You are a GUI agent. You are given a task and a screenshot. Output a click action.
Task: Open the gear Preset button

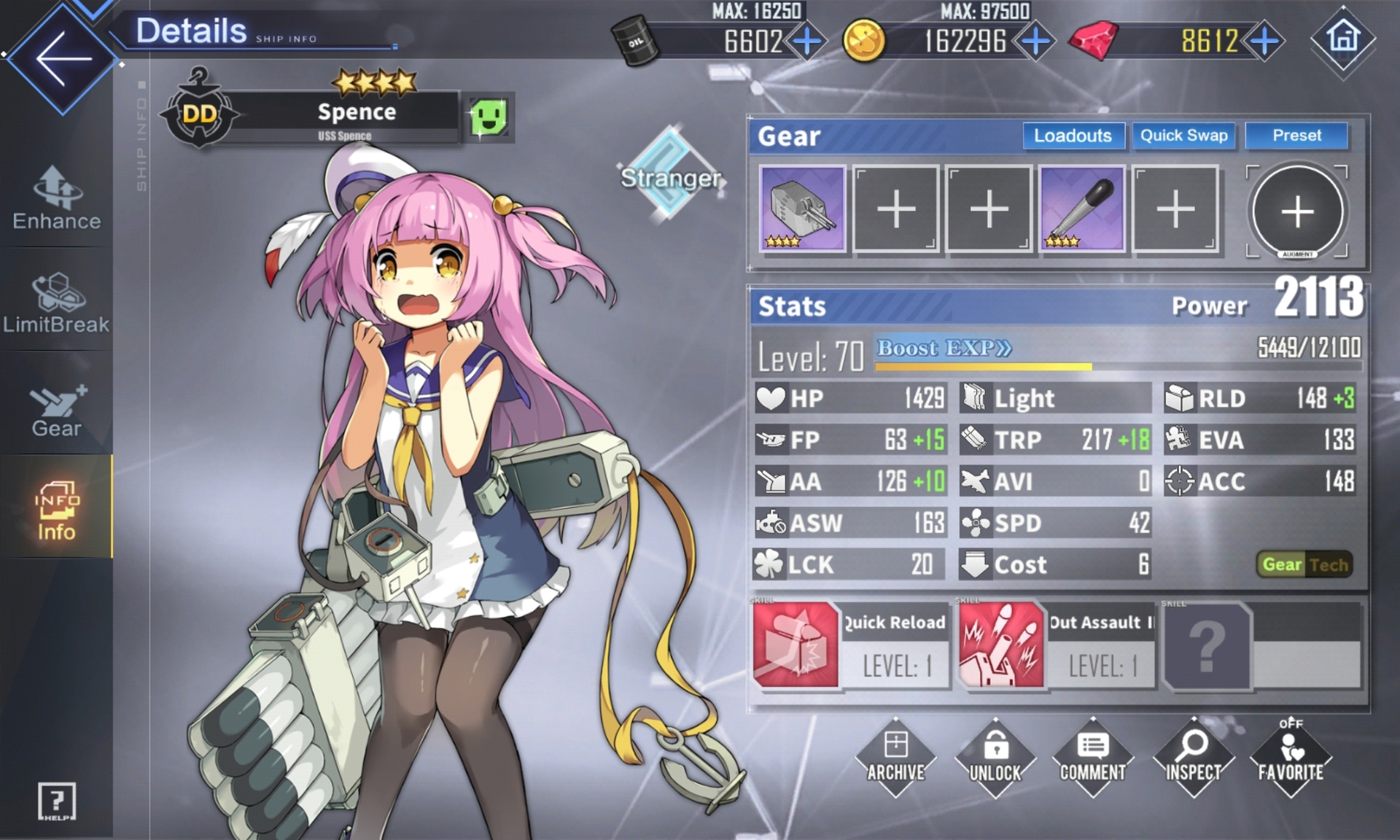[x=1296, y=136]
